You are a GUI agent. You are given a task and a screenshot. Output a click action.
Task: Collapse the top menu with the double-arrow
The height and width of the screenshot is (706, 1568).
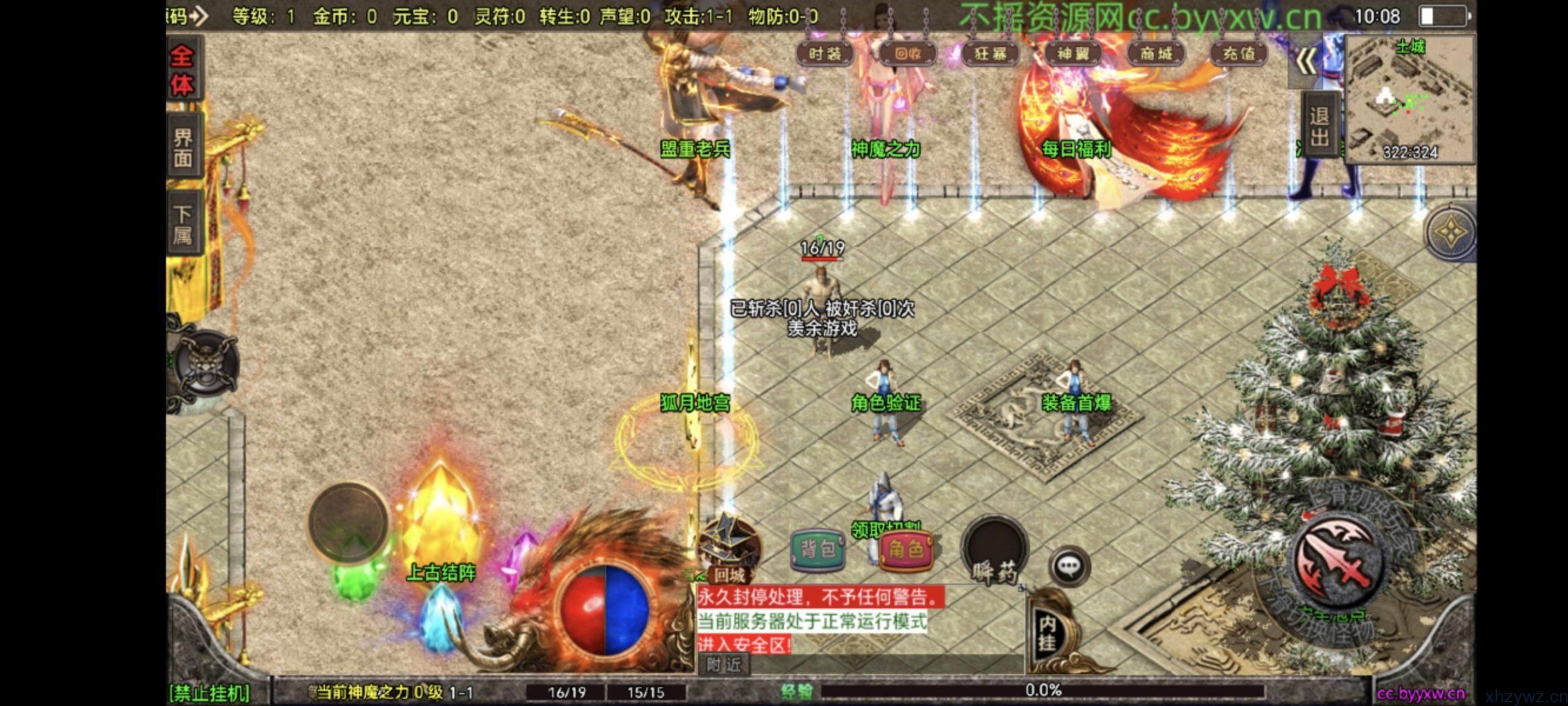click(x=1305, y=62)
